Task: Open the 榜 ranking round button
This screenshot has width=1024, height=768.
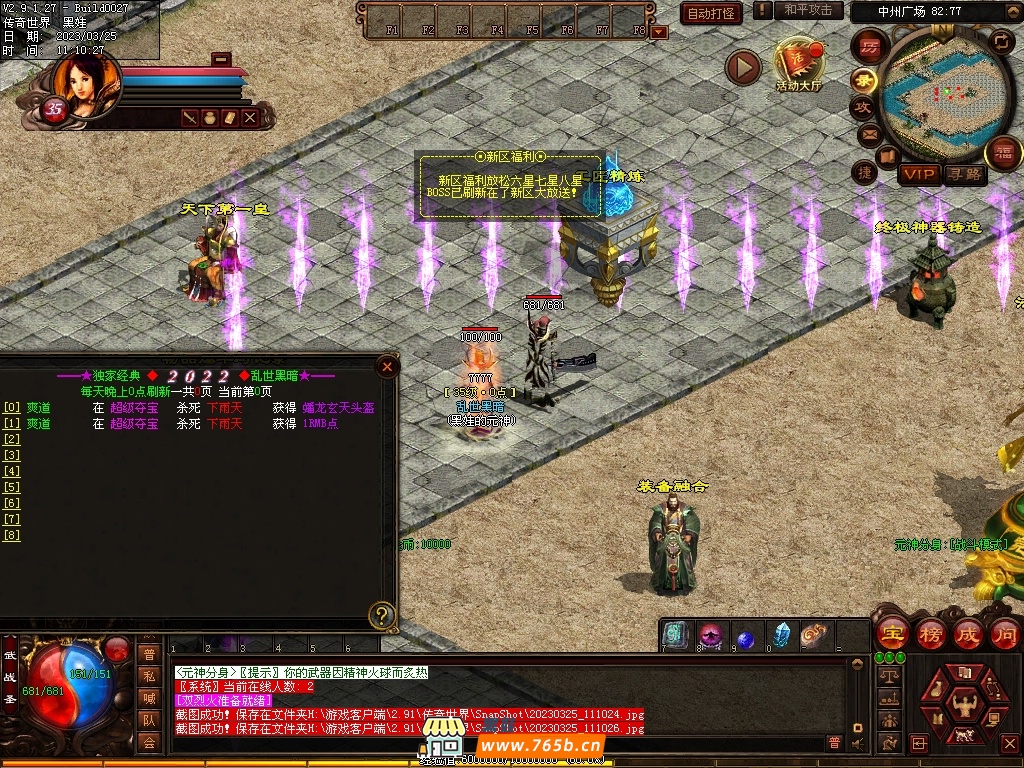Action: 930,633
